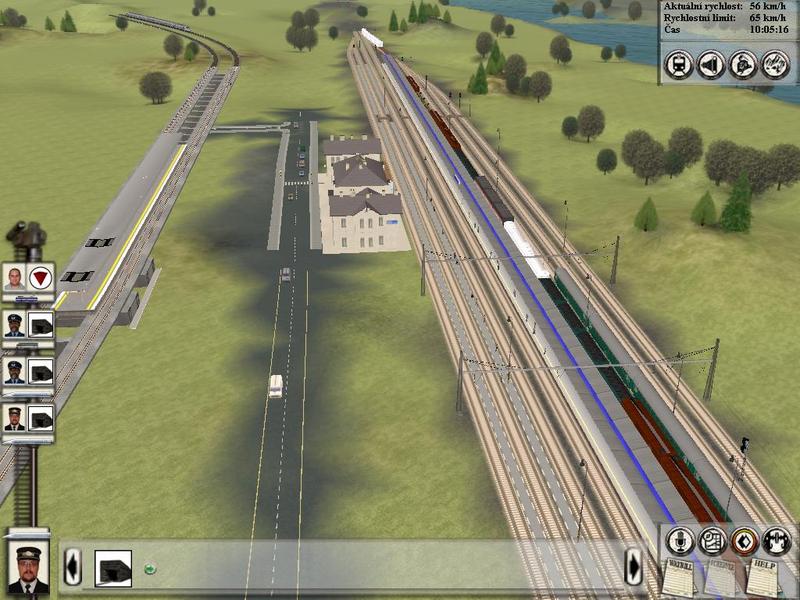Select the bareheaded driver portrait
This screenshot has width=800, height=600.
tap(15, 278)
